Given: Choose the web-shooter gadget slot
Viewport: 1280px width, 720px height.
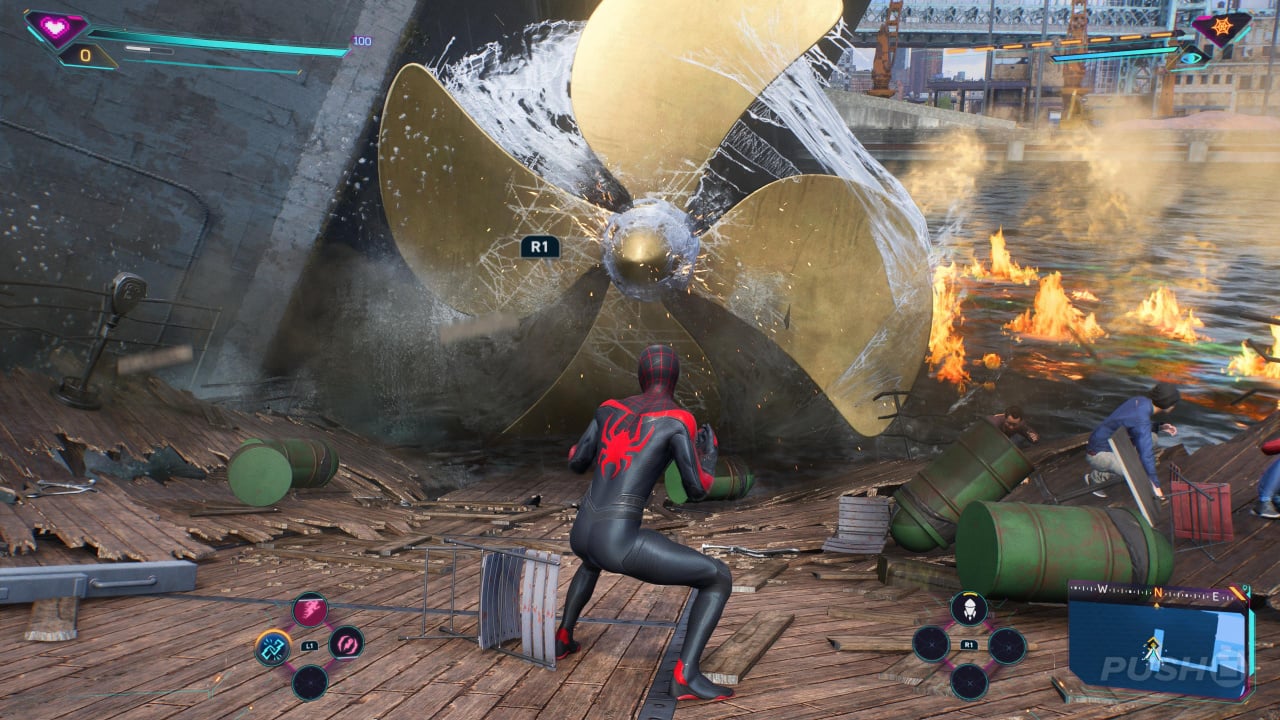Looking at the screenshot, I should (x=968, y=608).
